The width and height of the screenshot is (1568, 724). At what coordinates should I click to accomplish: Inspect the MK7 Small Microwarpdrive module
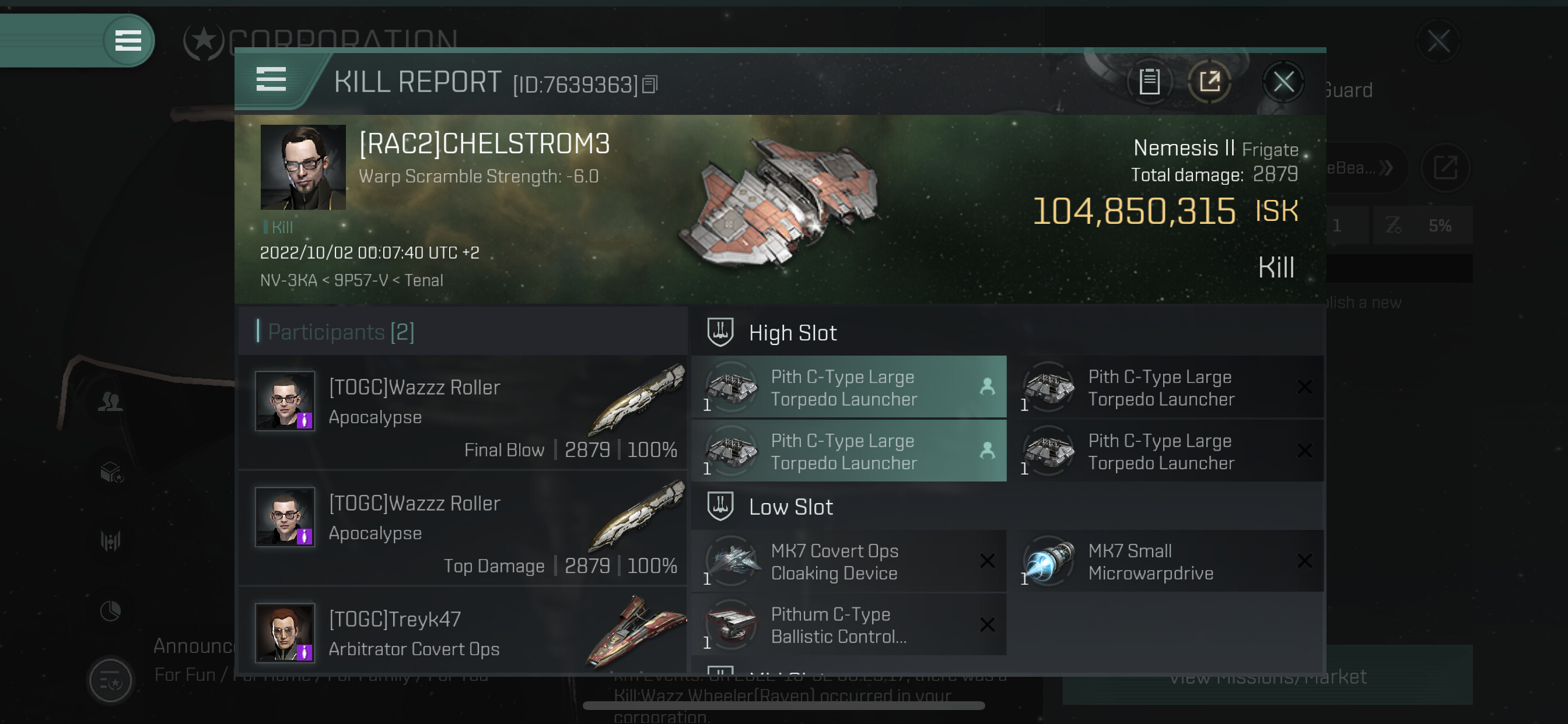1165,561
